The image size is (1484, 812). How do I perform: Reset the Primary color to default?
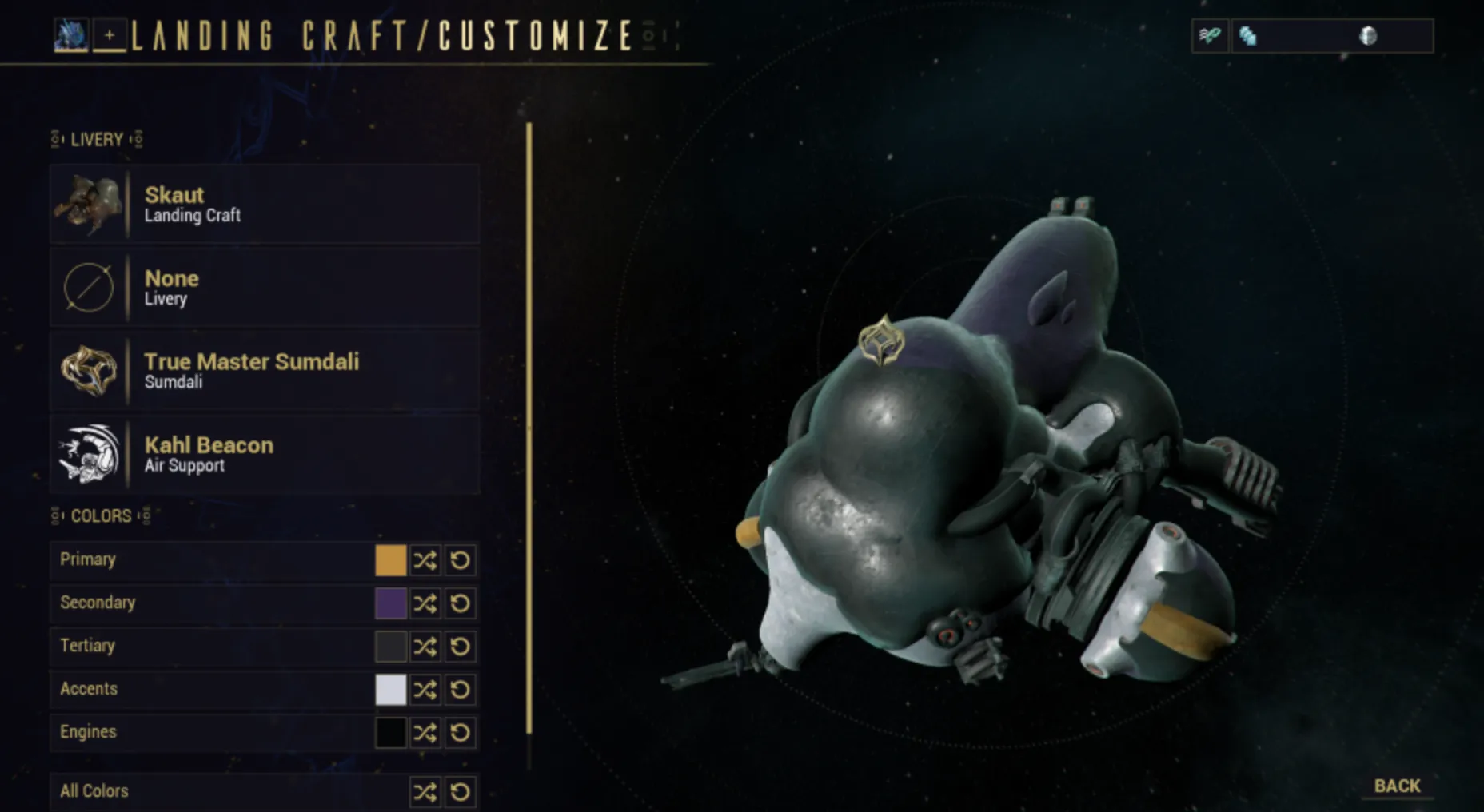[461, 560]
